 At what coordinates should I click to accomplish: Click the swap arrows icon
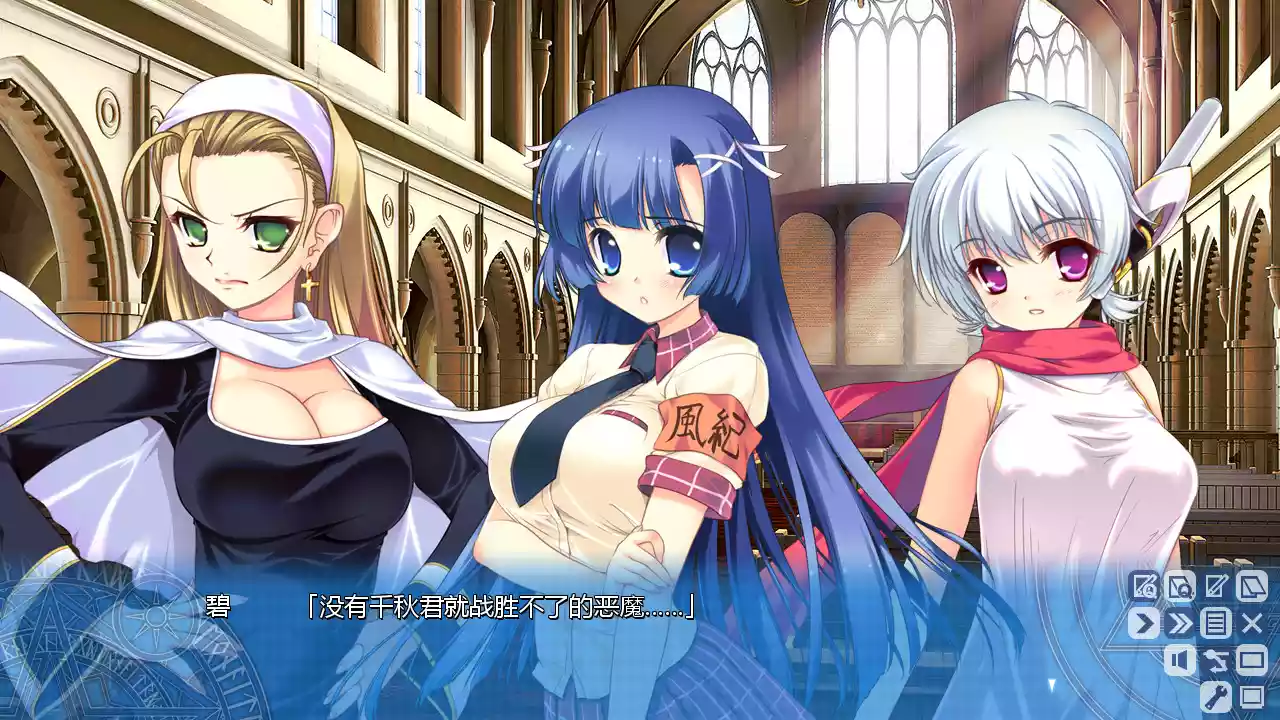pyautogui.click(x=1216, y=660)
